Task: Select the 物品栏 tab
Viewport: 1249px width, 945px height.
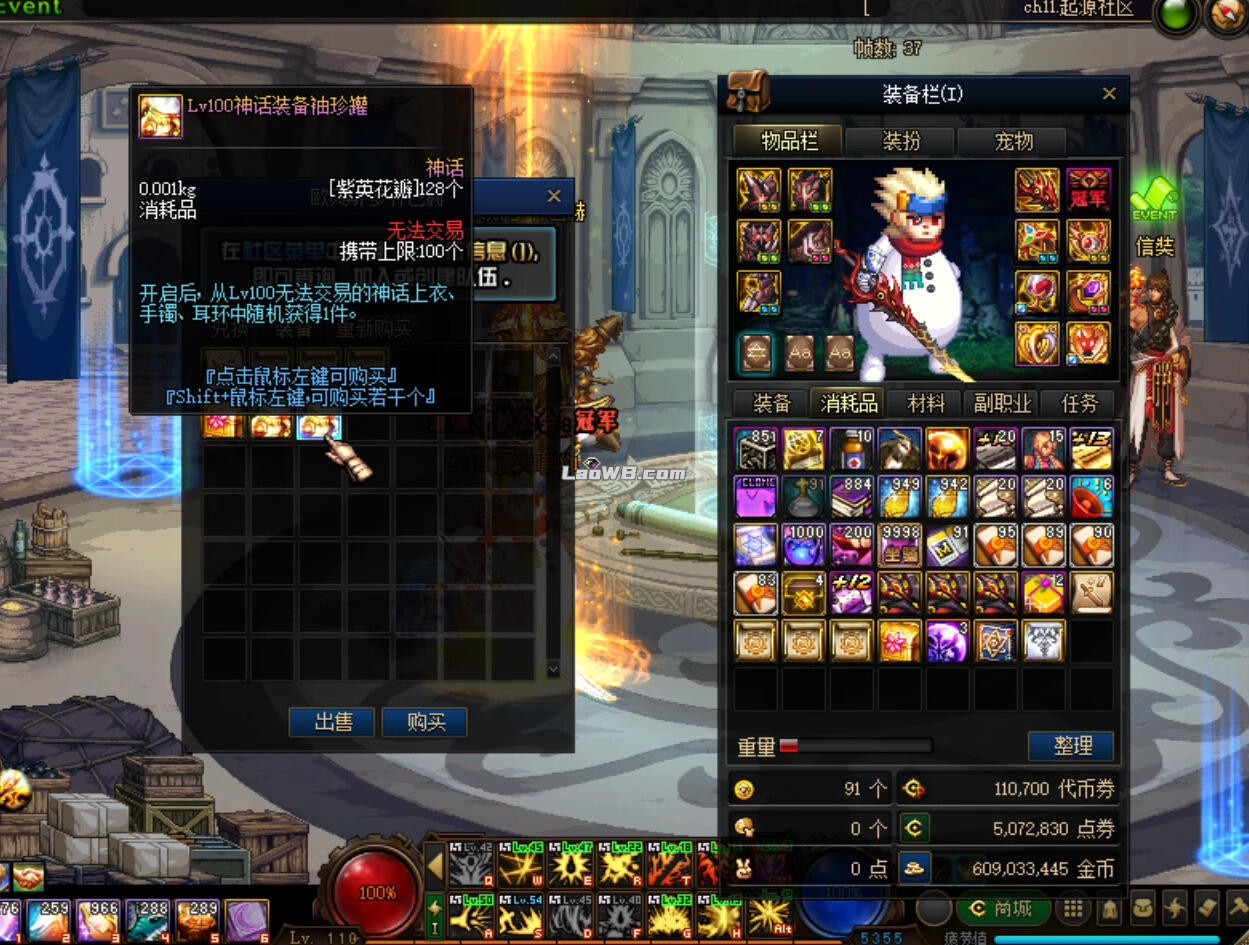Action: pos(789,141)
